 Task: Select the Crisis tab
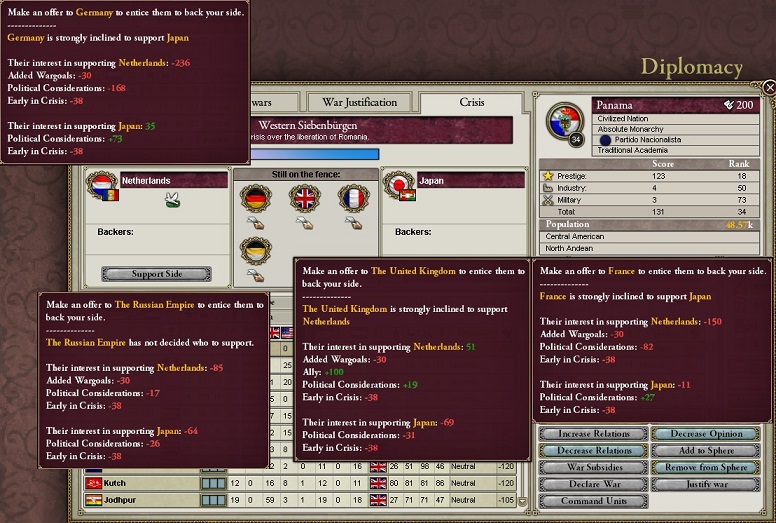click(x=471, y=102)
